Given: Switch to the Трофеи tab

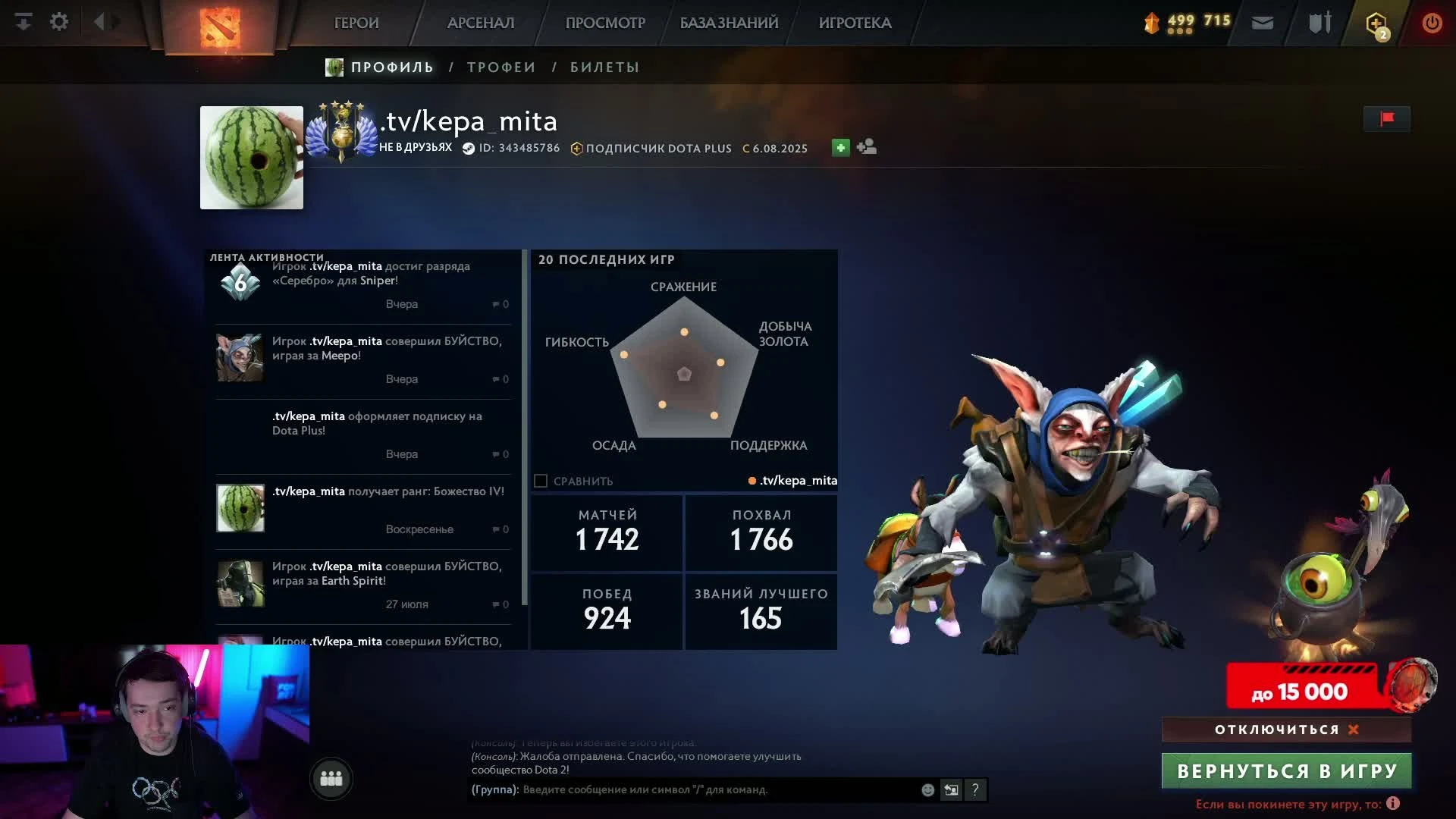Looking at the screenshot, I should 501,67.
